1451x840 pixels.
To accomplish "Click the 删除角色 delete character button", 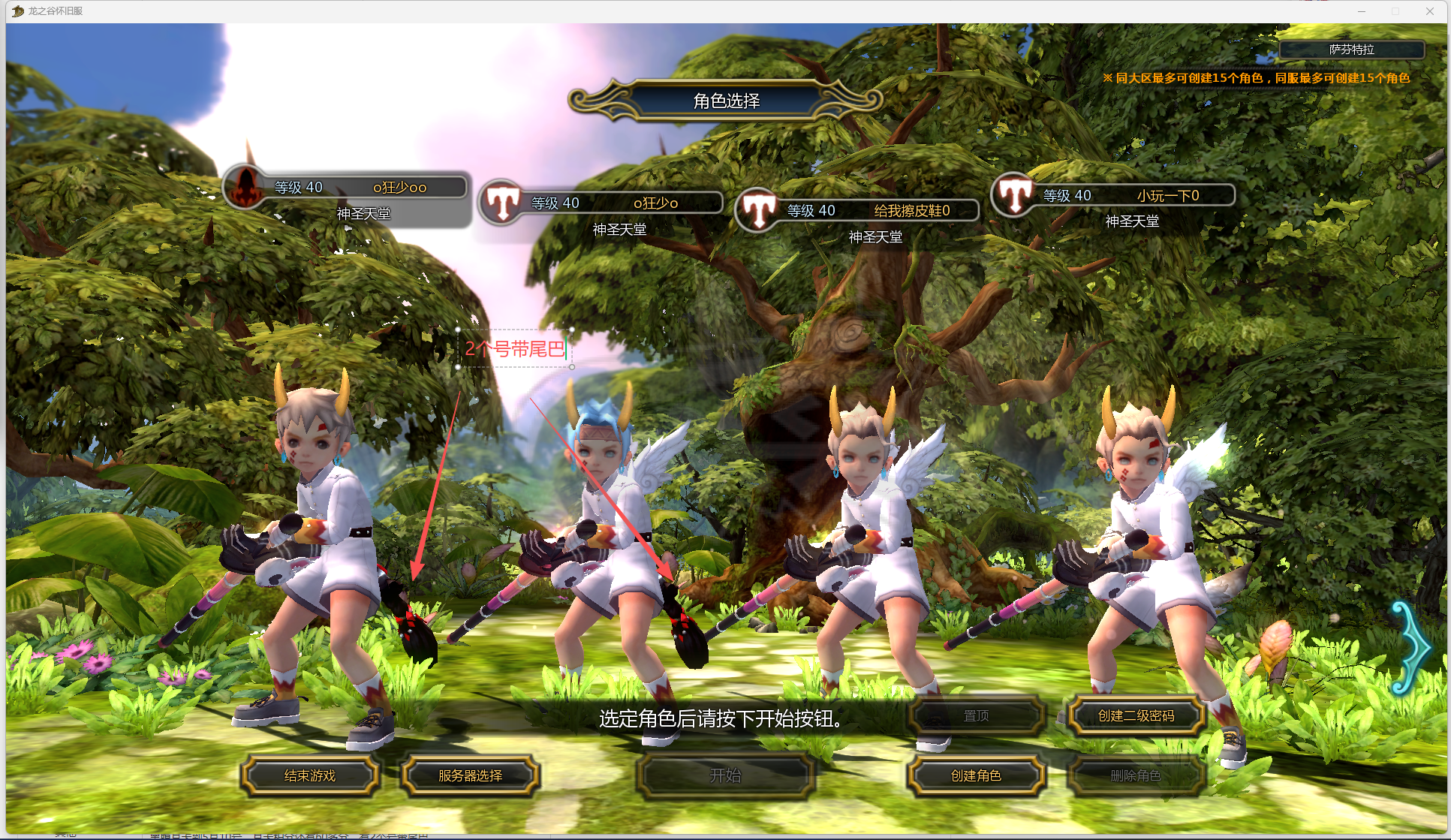I will tap(1136, 775).
